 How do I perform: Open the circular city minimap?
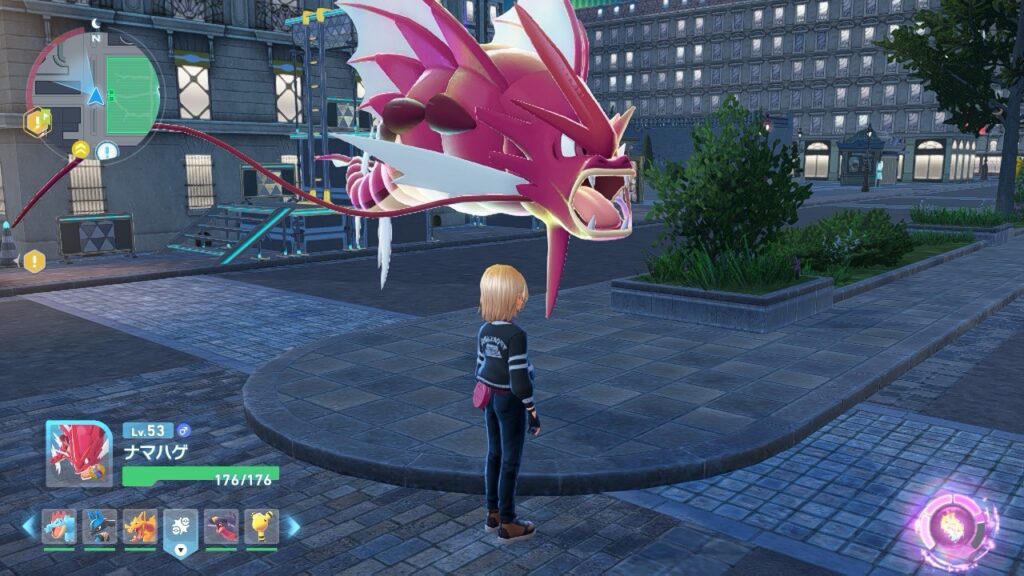[x=94, y=94]
